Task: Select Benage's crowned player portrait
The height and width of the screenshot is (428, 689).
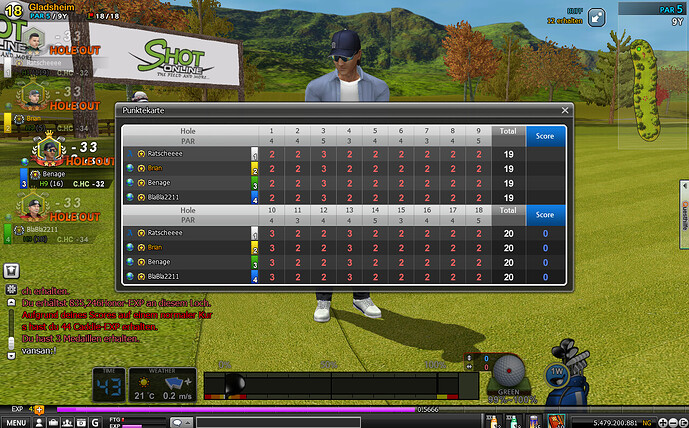Action: tap(46, 152)
